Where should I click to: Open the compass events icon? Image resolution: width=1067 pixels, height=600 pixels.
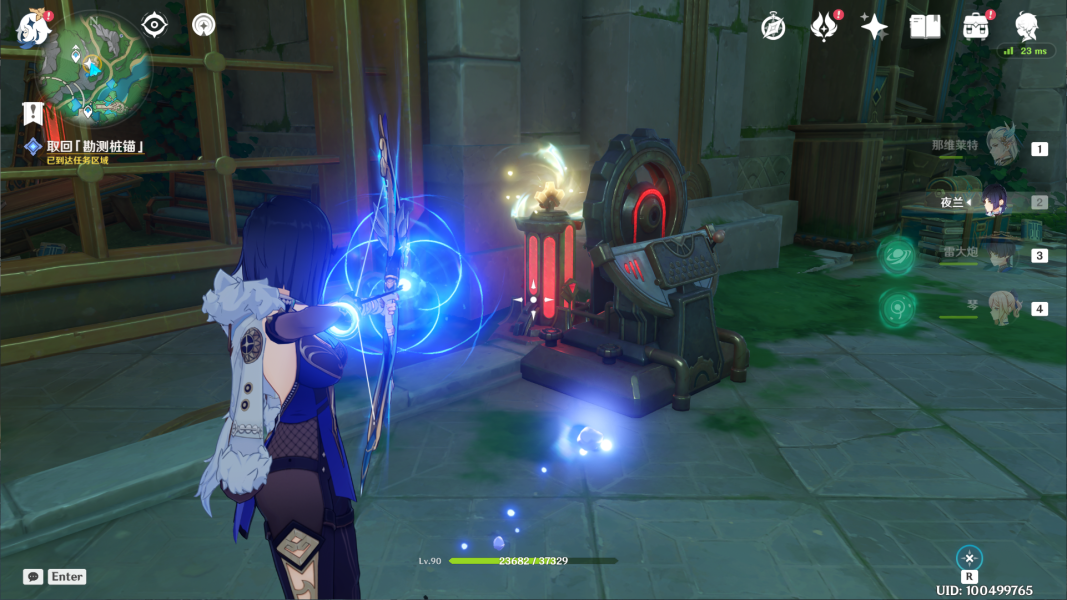[773, 27]
